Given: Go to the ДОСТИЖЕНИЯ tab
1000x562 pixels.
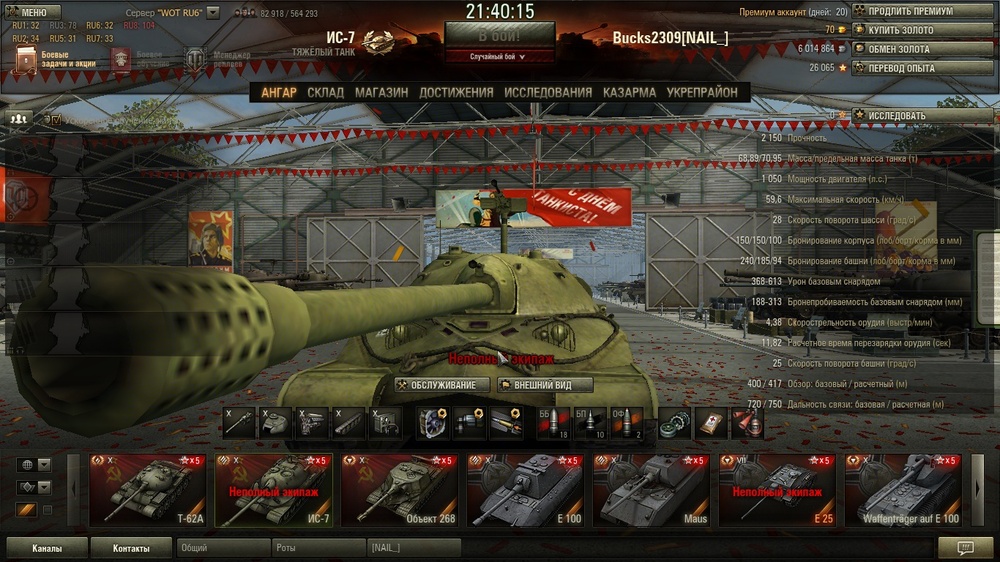Looking at the screenshot, I should click(456, 92).
